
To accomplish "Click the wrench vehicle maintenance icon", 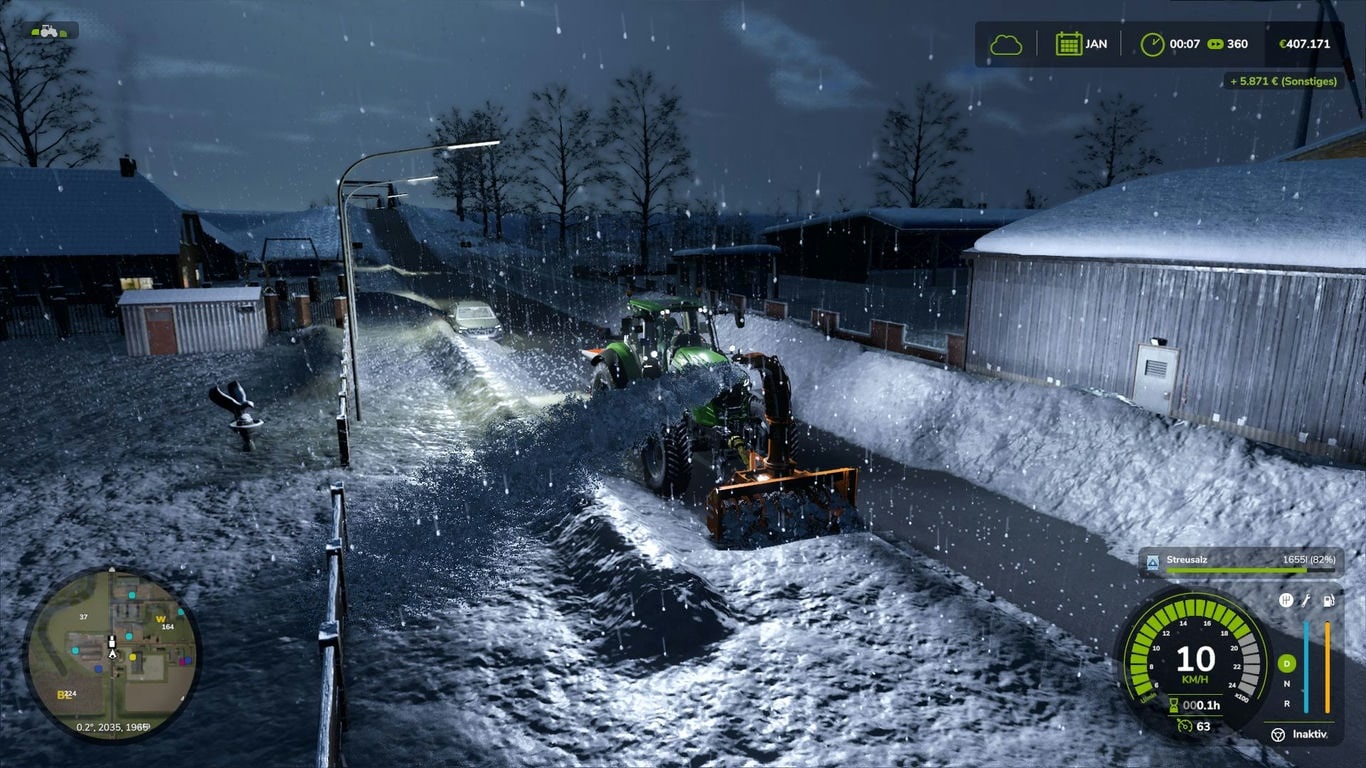I will [x=1307, y=602].
